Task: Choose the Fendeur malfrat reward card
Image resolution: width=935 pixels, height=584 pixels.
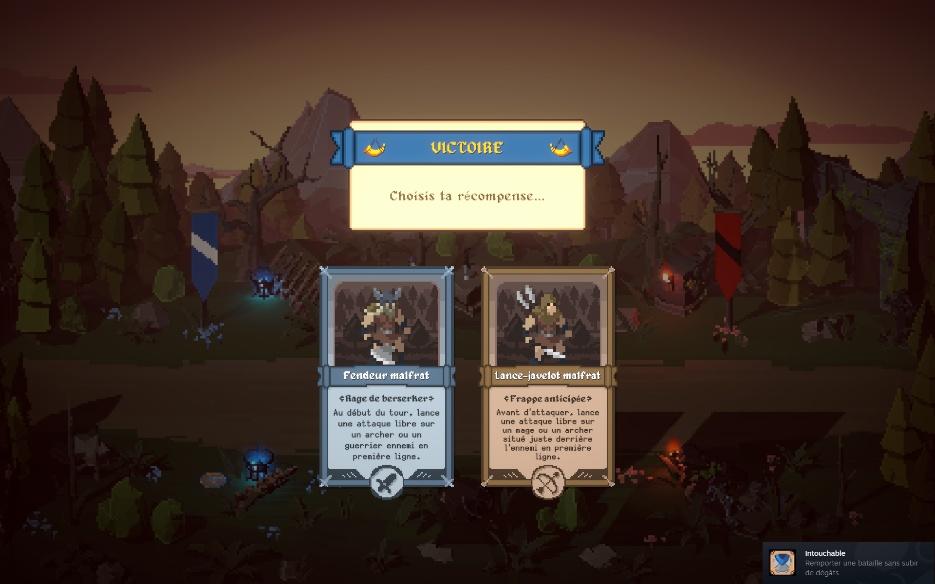Action: click(386, 380)
